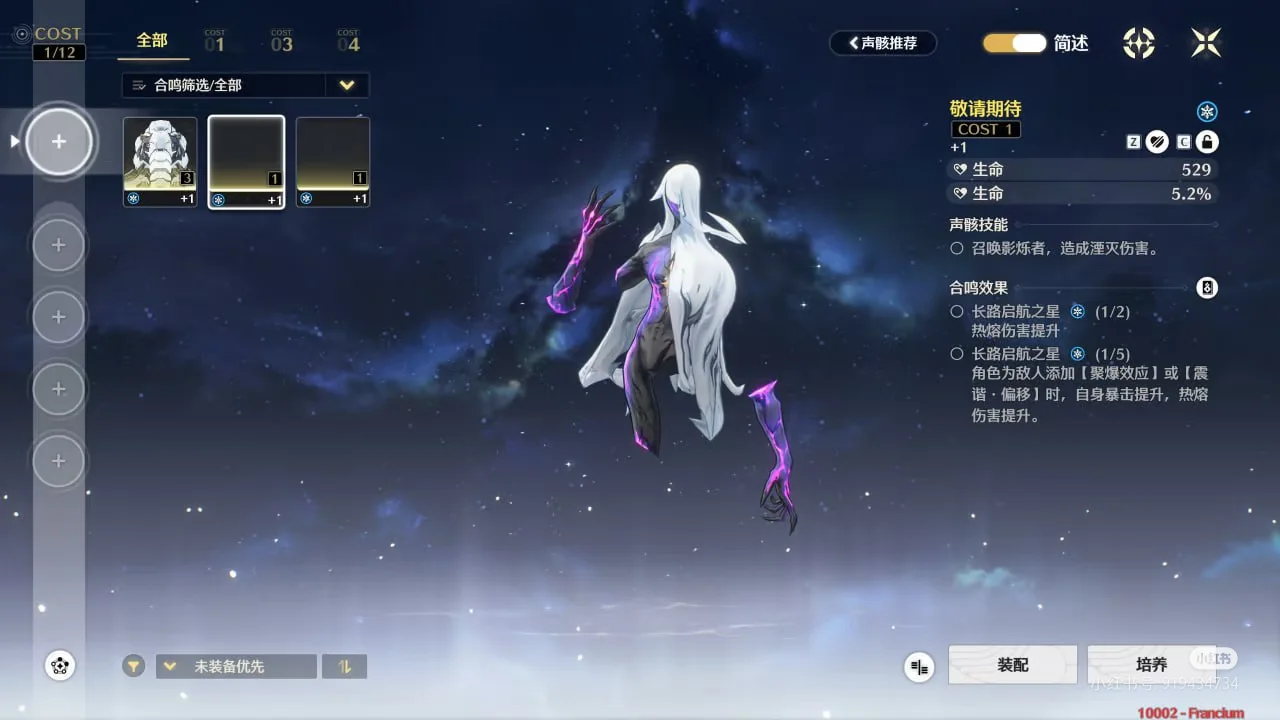
Task: Click the discard mark icon beside lock
Action: (x=1157, y=142)
